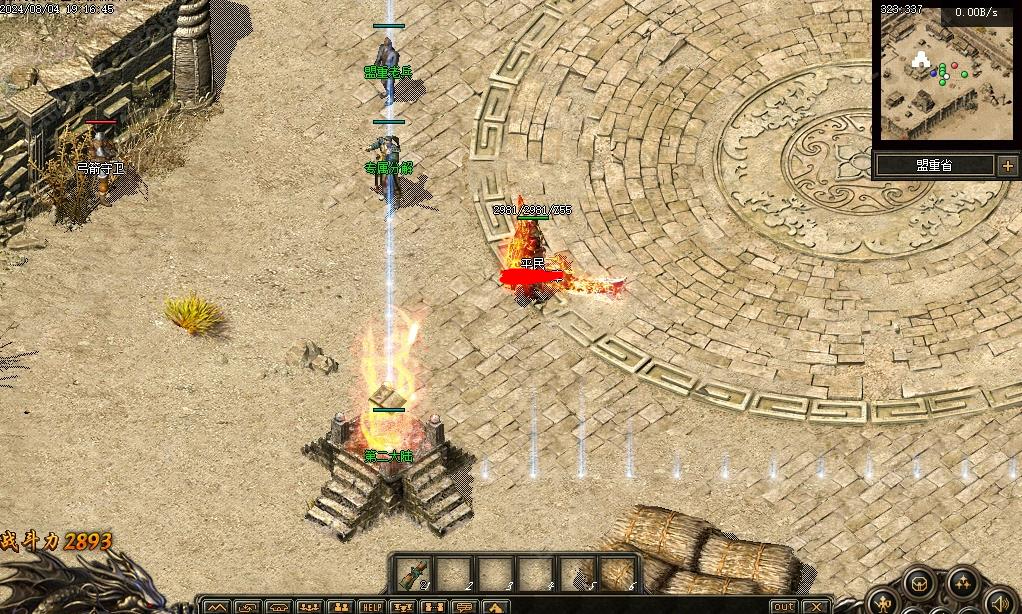Click the mountain-shaped first bottom bar button
Image resolution: width=1022 pixels, height=614 pixels.
tap(218, 607)
